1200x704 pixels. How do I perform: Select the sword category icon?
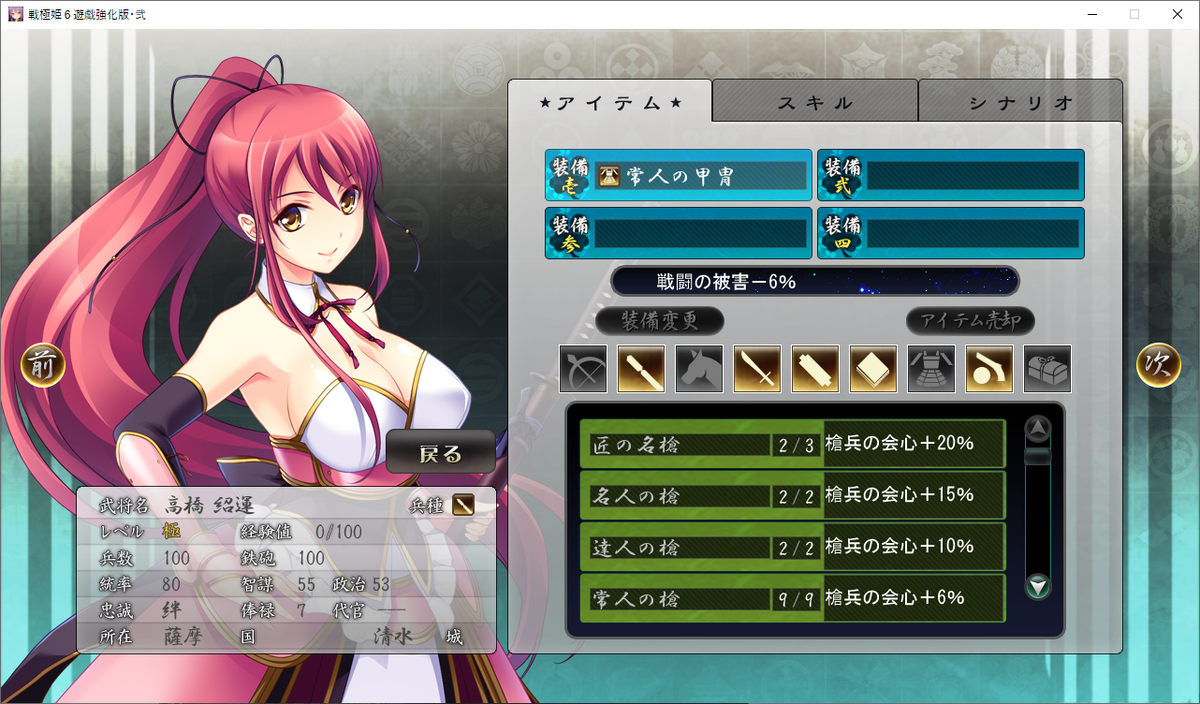758,369
